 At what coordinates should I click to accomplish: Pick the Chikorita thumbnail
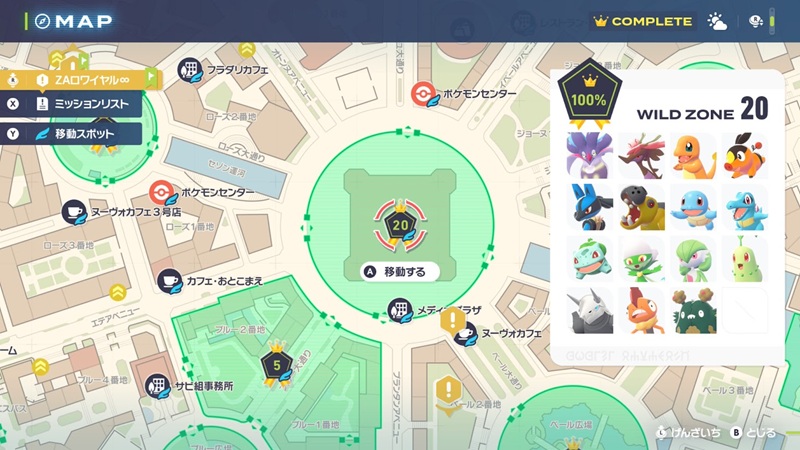745,258
